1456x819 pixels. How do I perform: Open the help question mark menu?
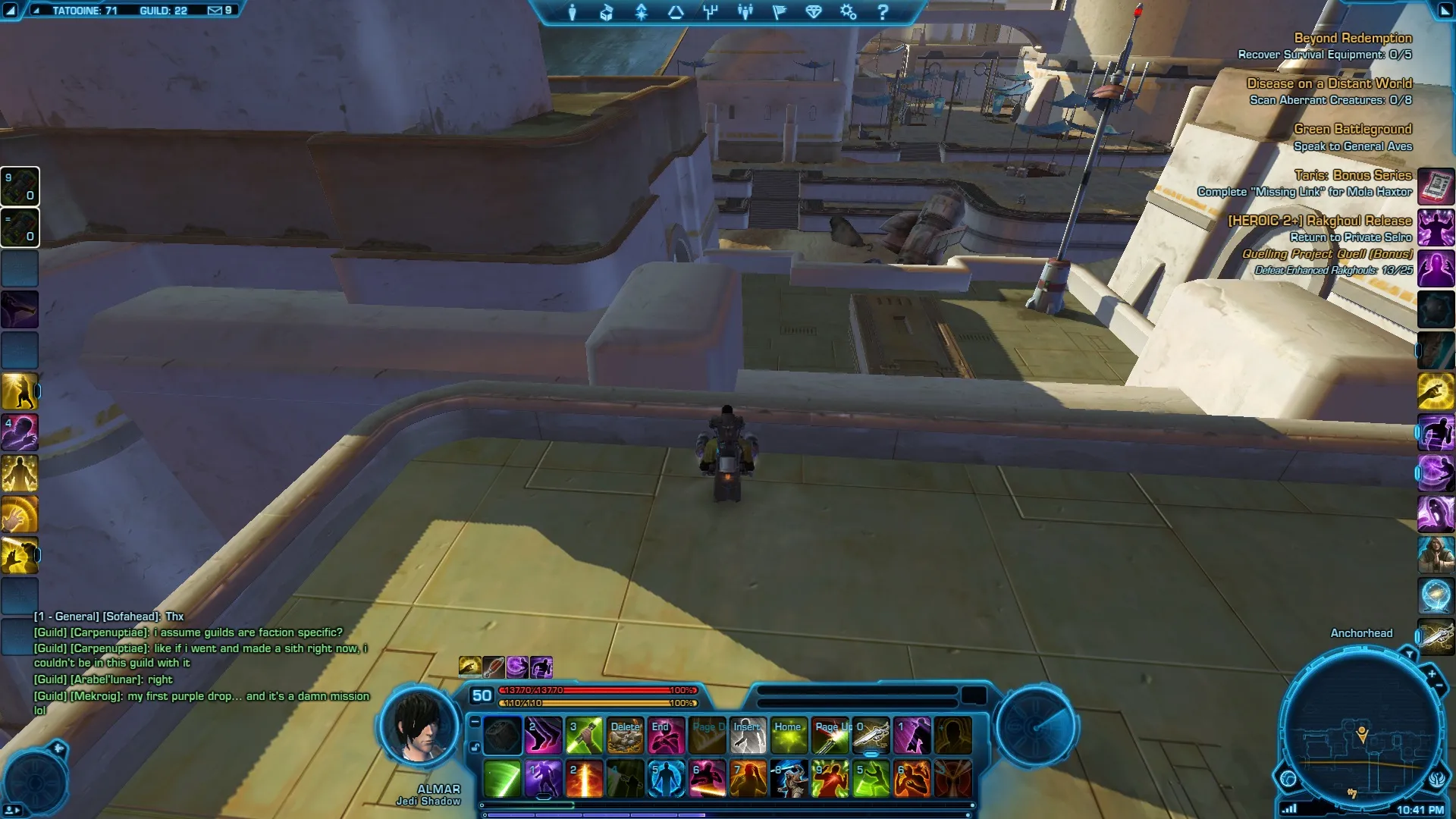883,12
